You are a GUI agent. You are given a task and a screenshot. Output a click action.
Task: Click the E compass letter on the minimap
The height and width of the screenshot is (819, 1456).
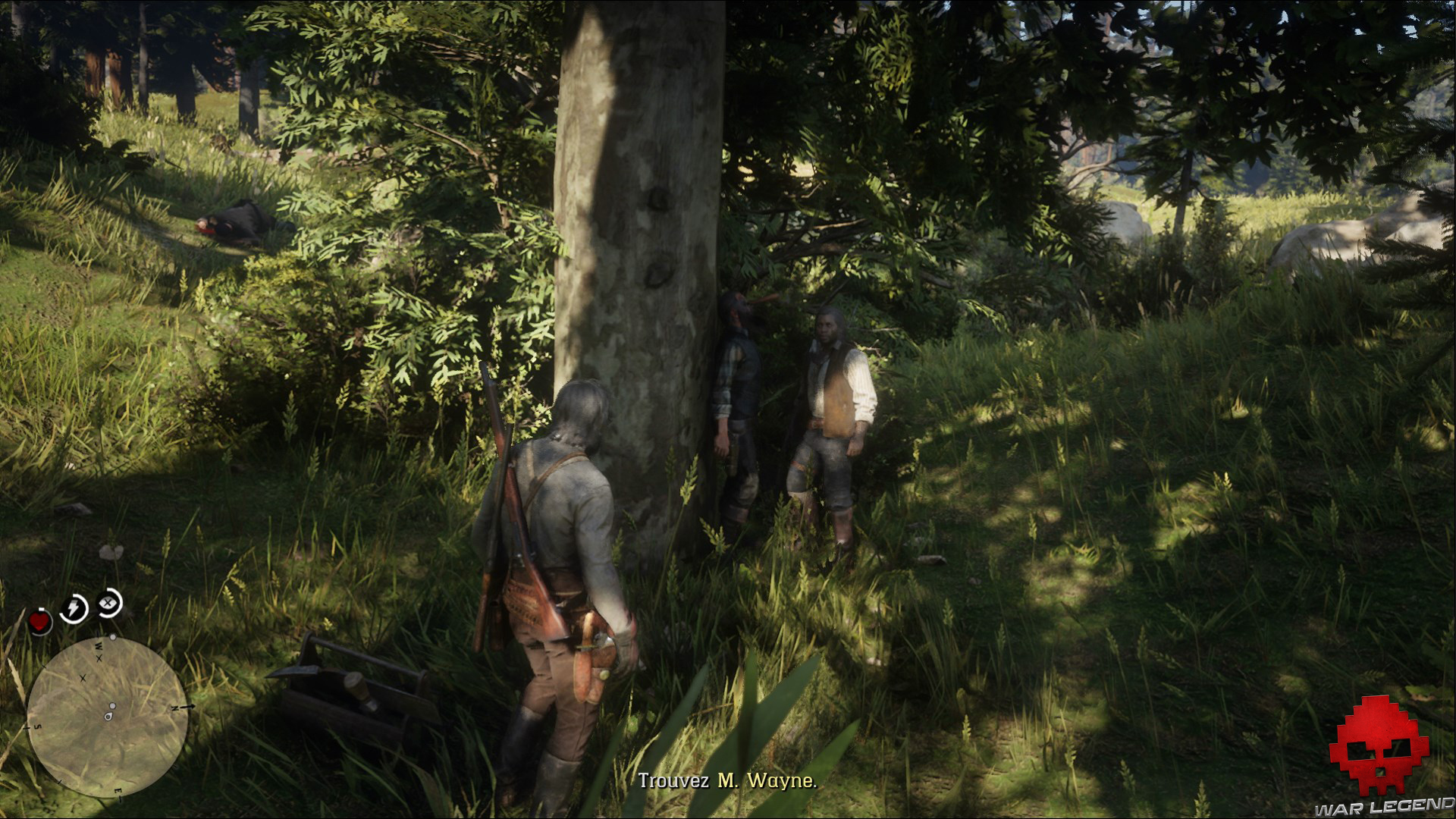coord(117,791)
